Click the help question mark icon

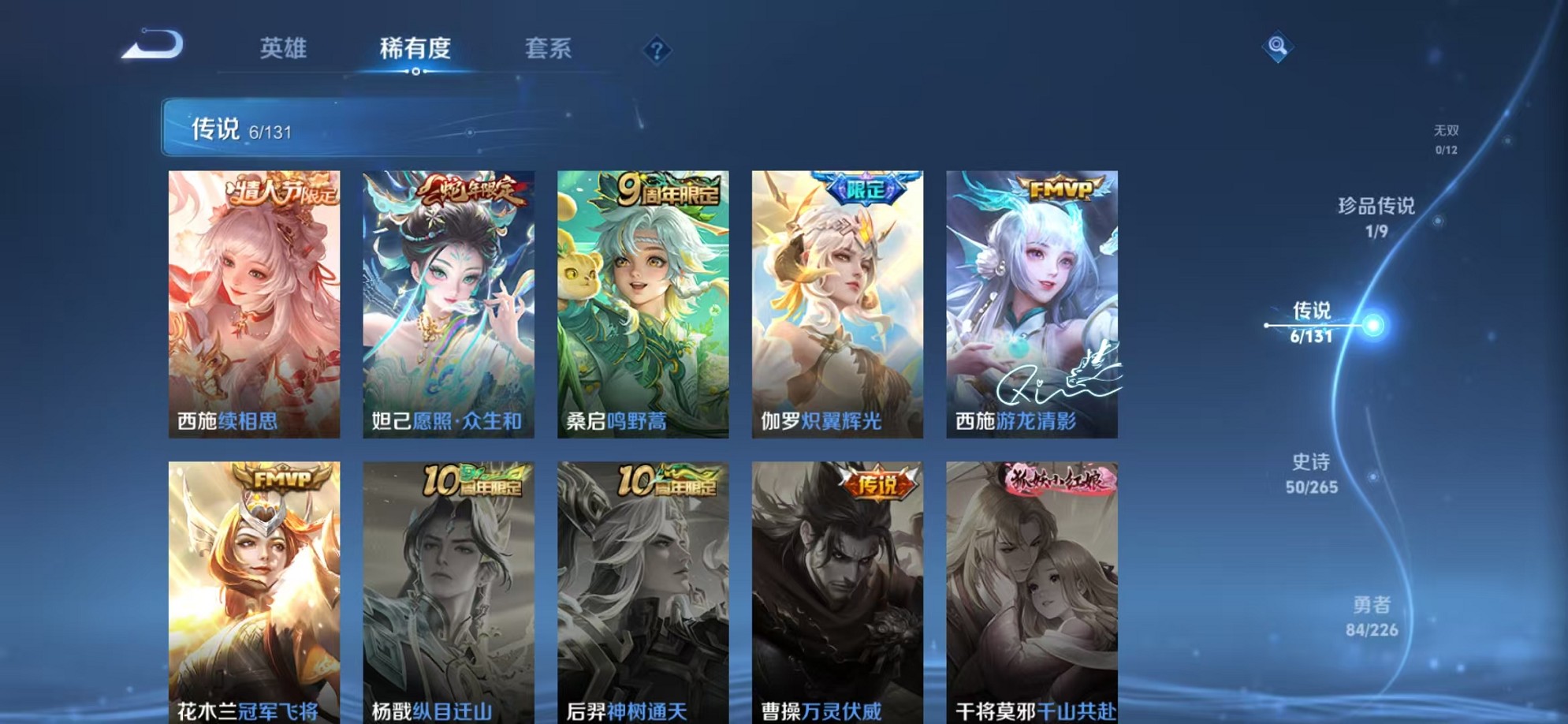pos(657,50)
